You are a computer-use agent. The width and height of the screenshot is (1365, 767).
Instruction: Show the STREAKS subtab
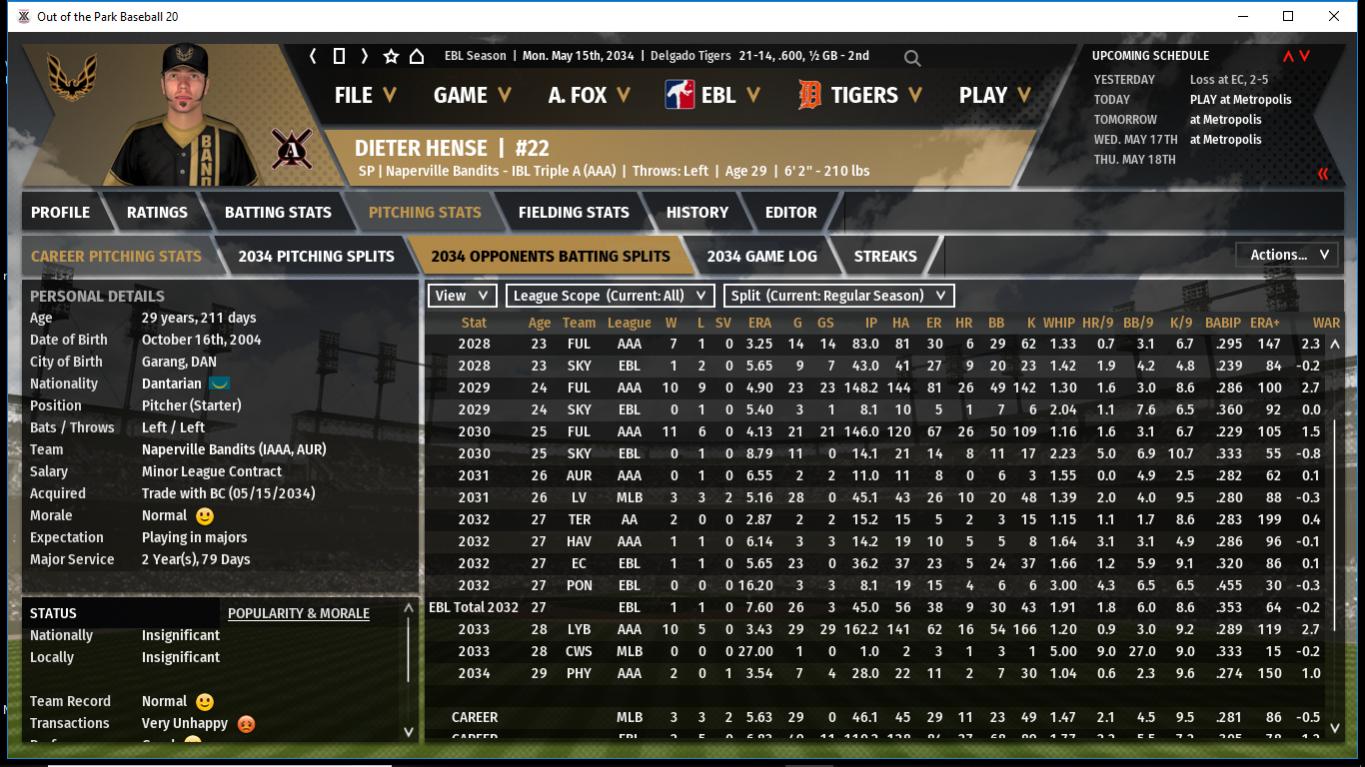[885, 256]
